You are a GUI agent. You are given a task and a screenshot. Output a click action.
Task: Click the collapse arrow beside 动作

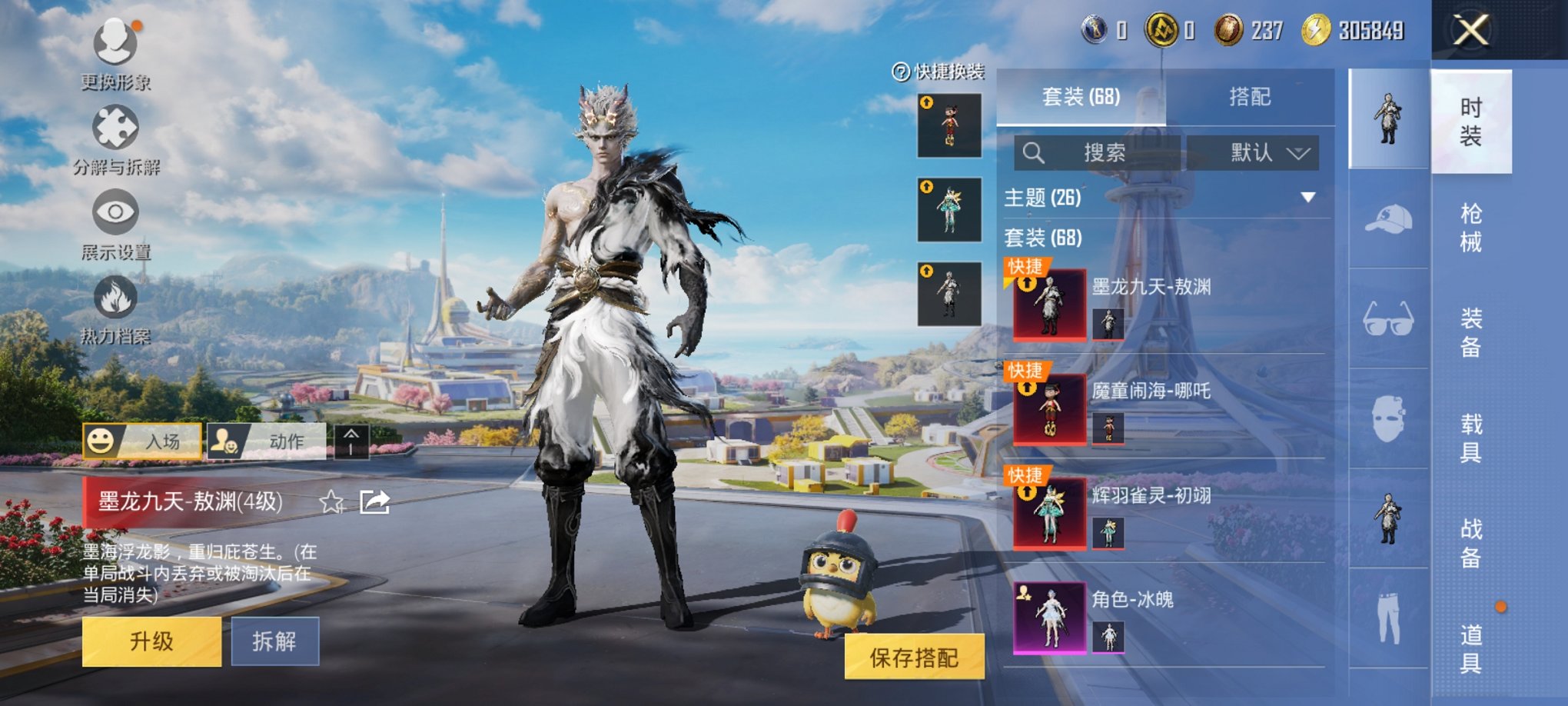(352, 438)
